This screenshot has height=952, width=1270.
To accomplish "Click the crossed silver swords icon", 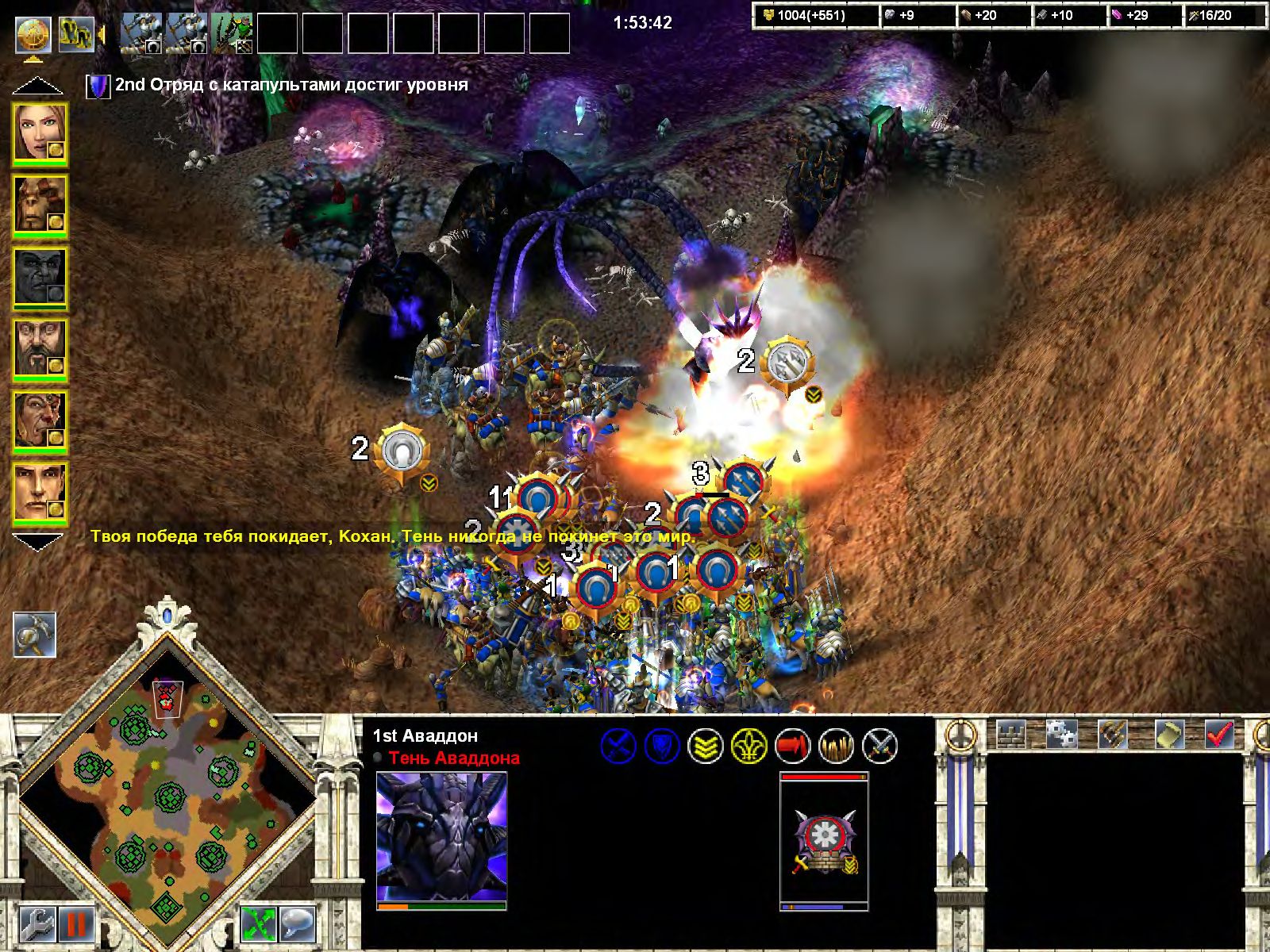I will tap(879, 747).
